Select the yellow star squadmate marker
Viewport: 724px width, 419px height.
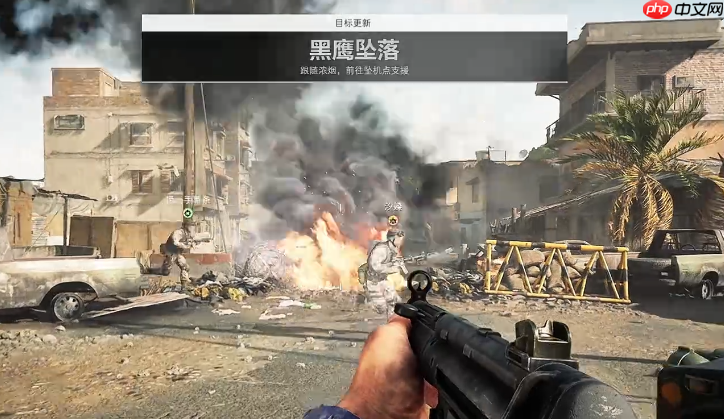pos(393,219)
